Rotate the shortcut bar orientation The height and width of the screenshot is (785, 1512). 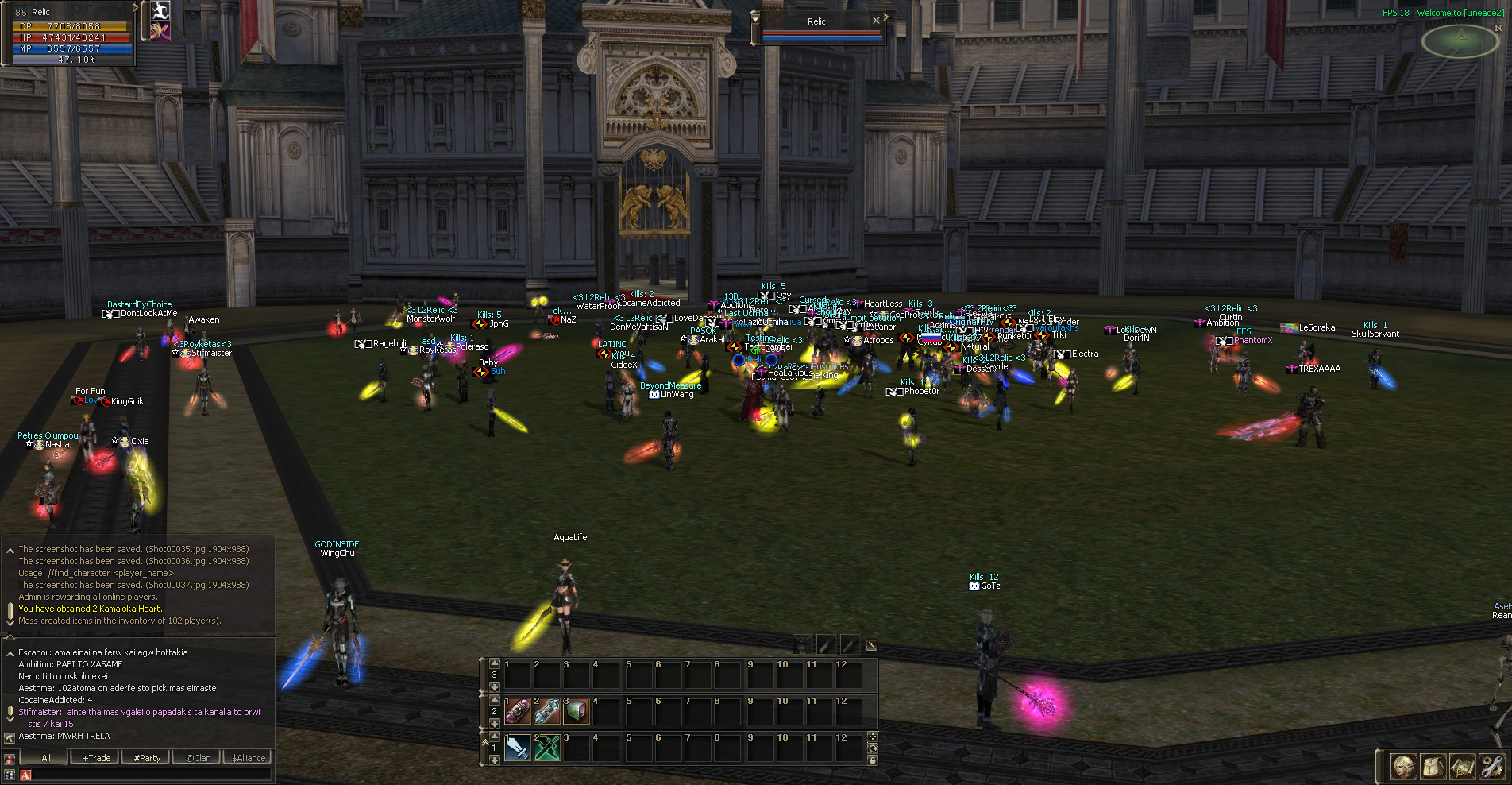coord(873,748)
